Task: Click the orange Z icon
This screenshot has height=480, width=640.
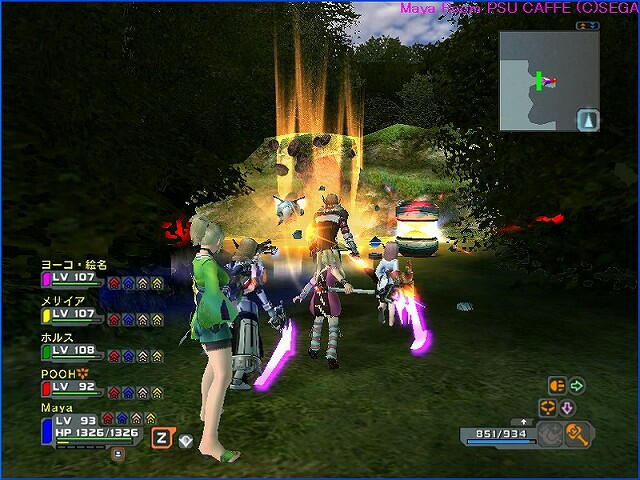Action: pos(161,436)
